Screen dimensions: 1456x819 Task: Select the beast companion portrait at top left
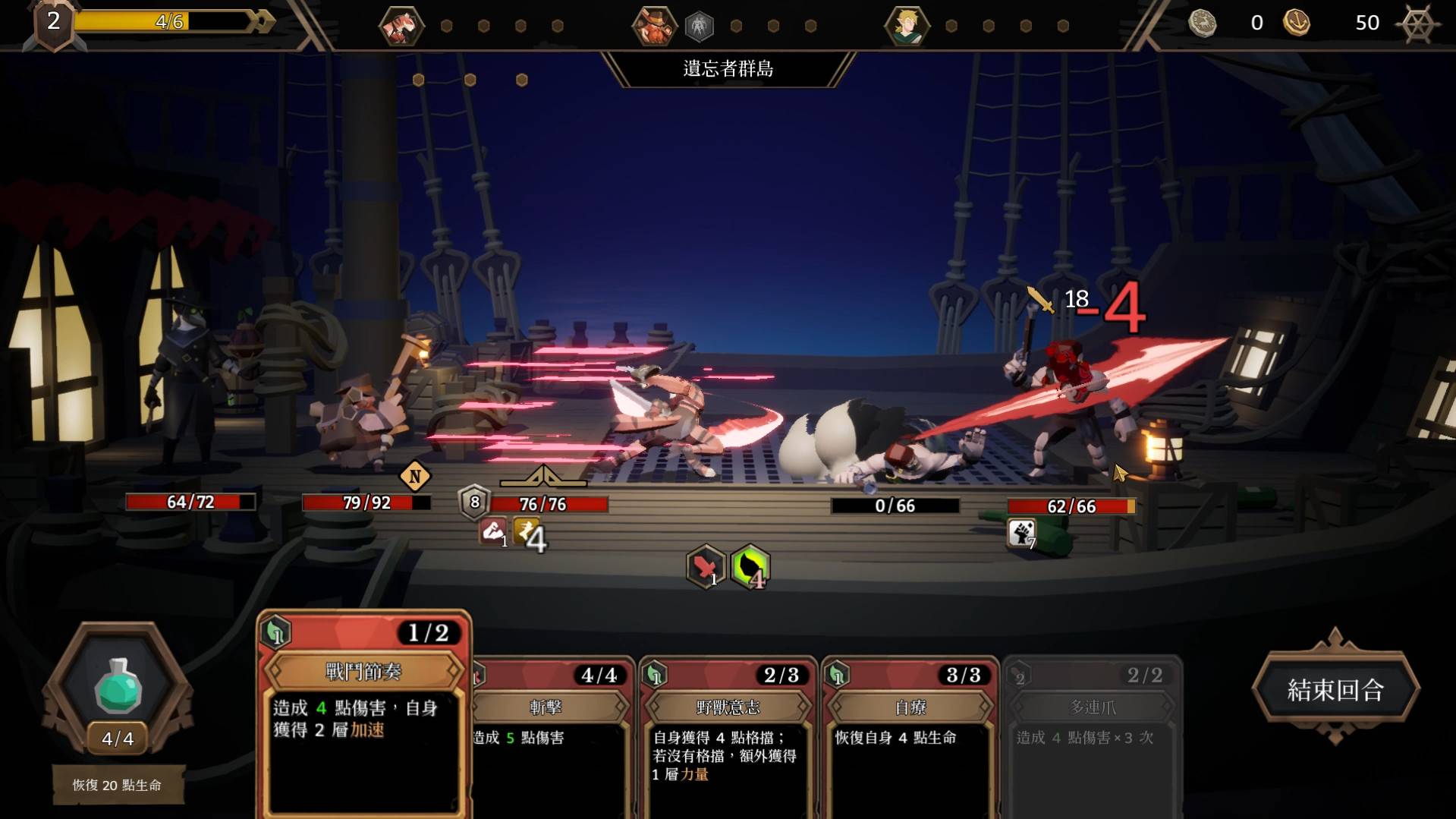click(x=401, y=25)
